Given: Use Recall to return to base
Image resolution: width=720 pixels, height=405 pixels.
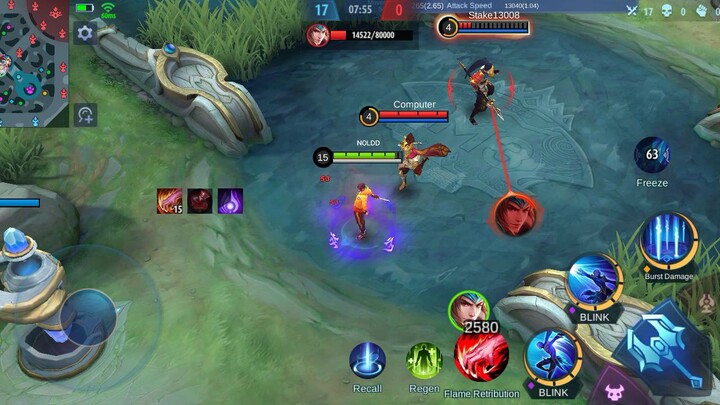Looking at the screenshot, I should tap(367, 360).
